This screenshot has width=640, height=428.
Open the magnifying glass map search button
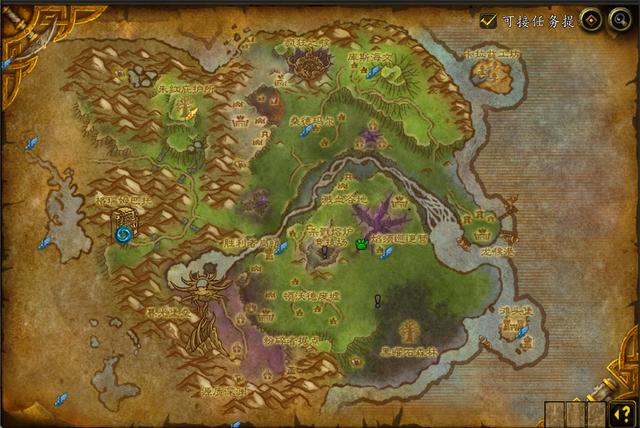(x=620, y=20)
